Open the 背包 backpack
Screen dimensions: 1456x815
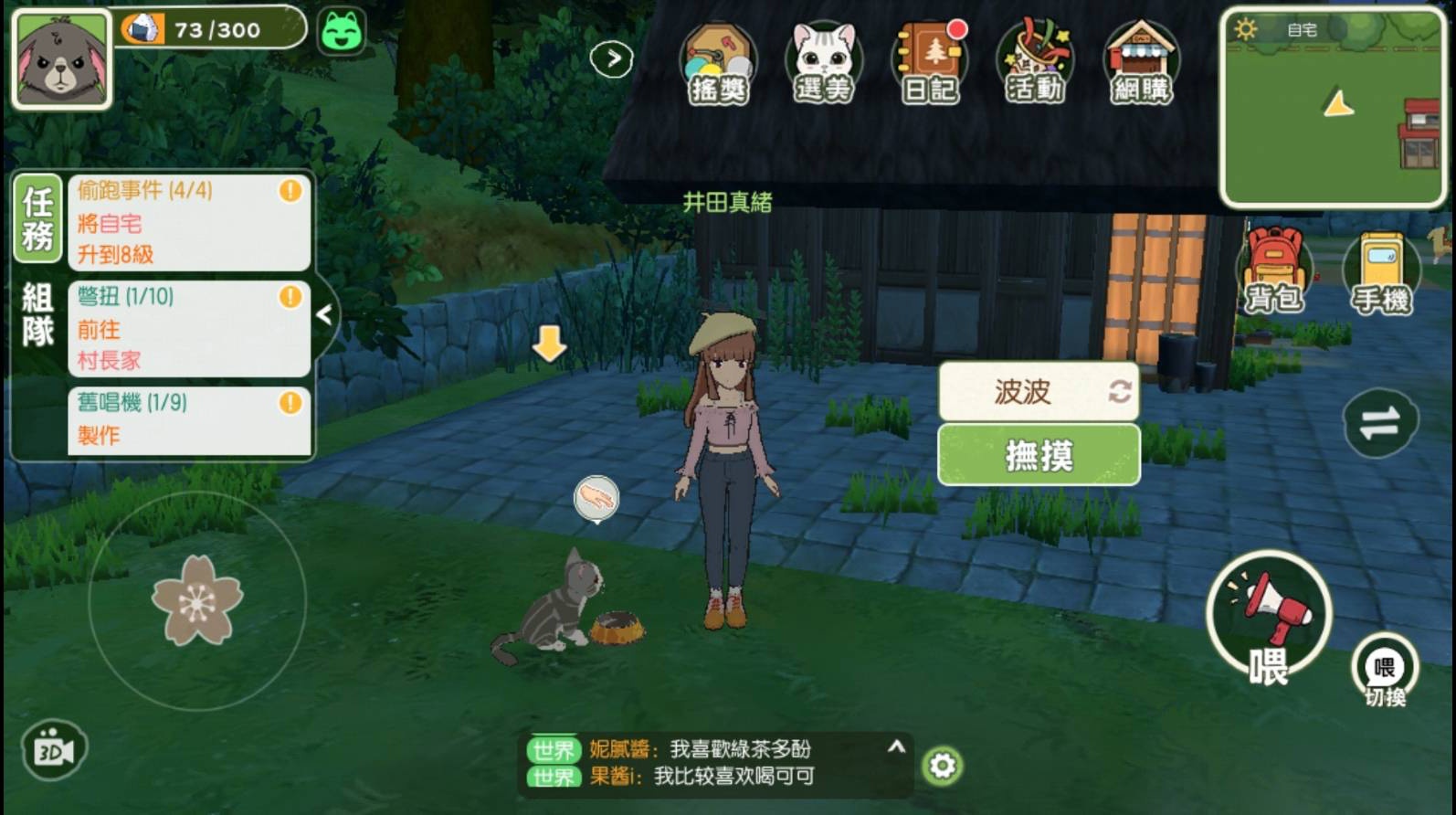pyautogui.click(x=1274, y=272)
